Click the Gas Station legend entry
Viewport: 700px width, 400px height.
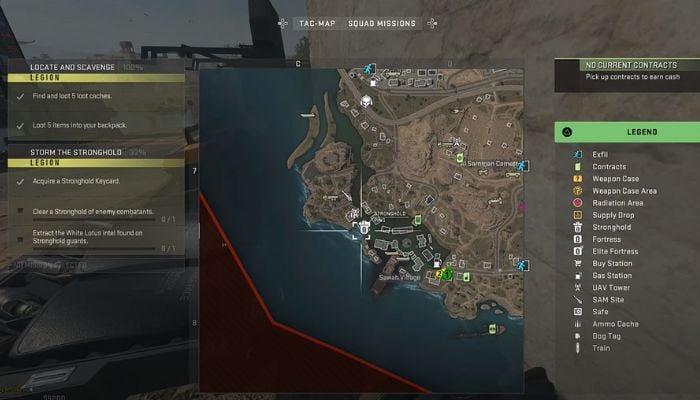614,275
